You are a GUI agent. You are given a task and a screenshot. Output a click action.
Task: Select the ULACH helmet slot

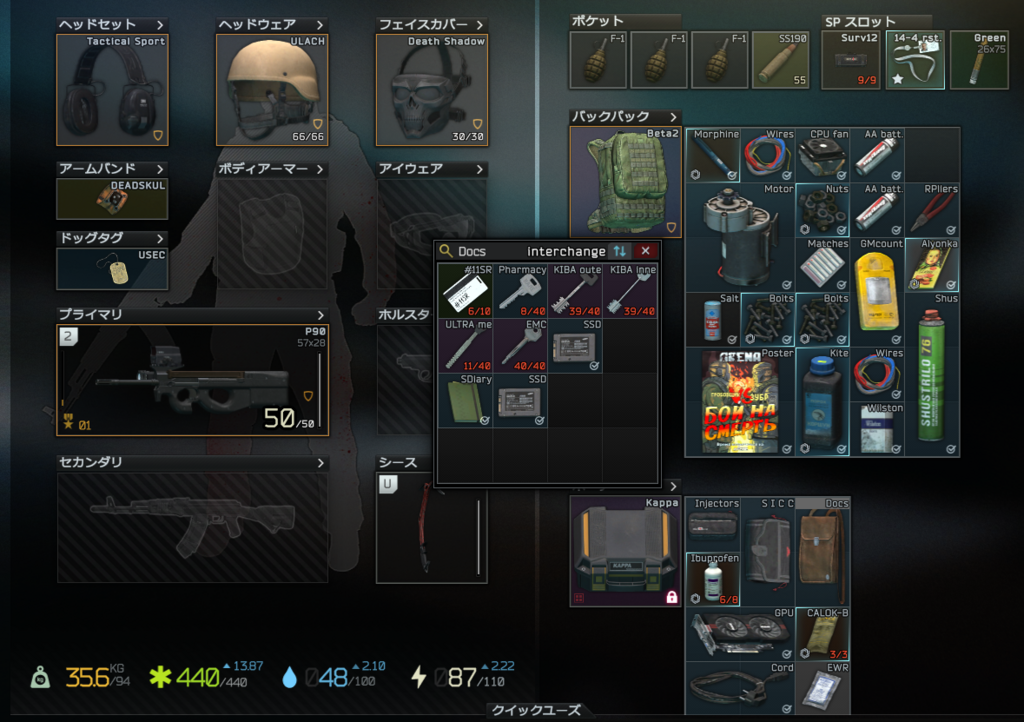click(271, 90)
